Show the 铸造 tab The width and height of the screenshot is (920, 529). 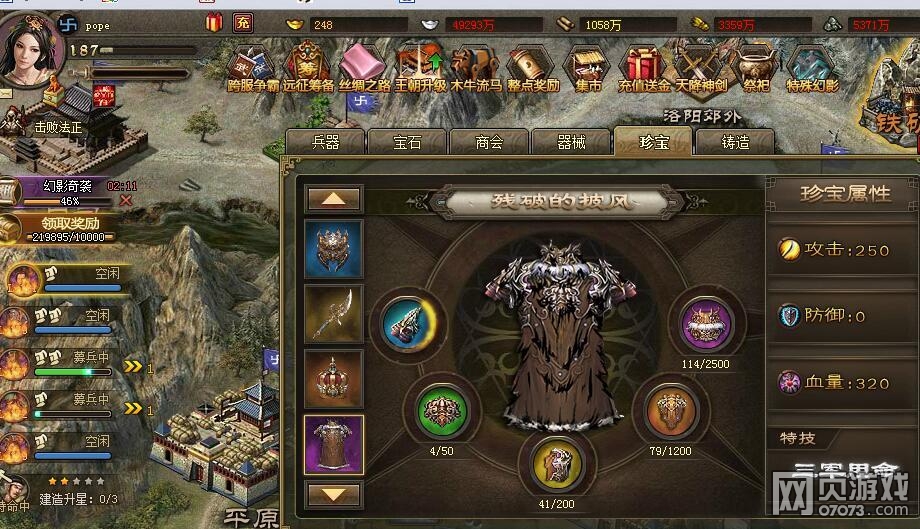click(735, 142)
